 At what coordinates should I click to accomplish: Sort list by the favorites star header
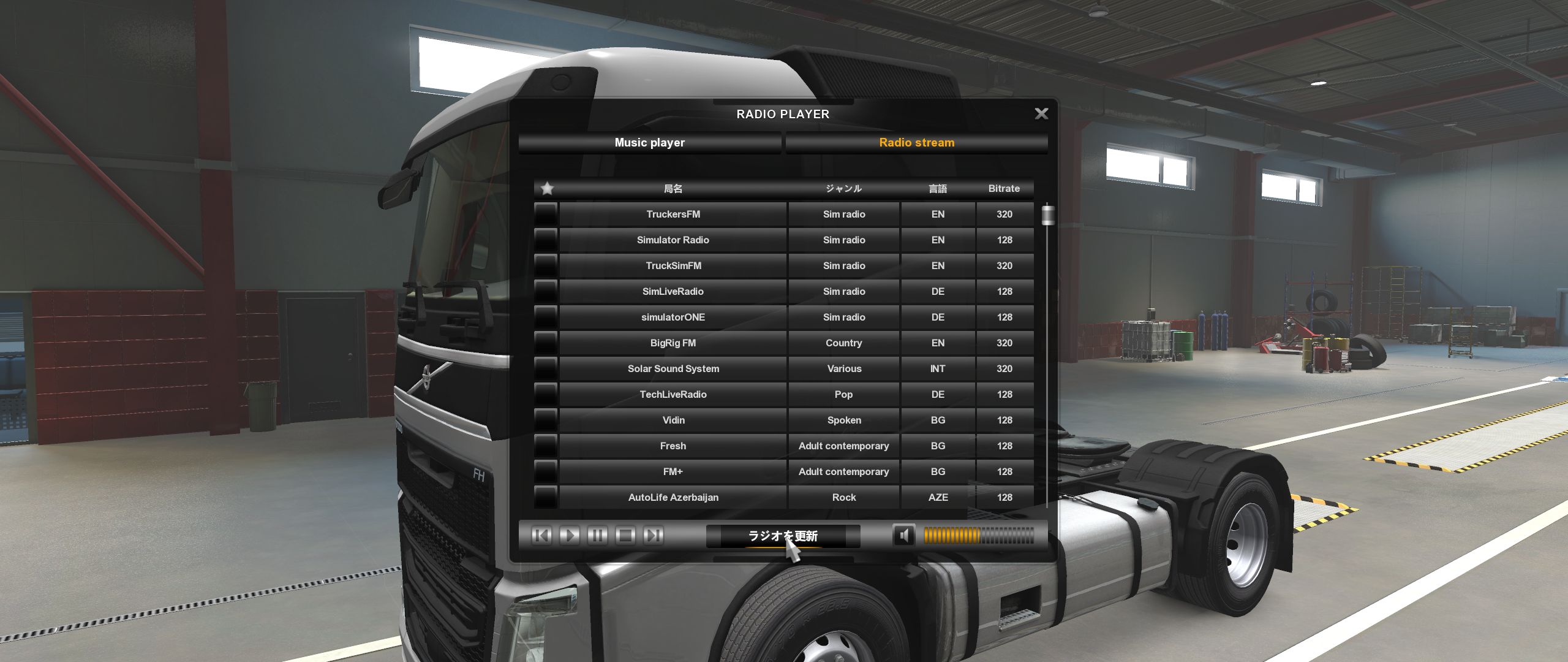point(547,189)
